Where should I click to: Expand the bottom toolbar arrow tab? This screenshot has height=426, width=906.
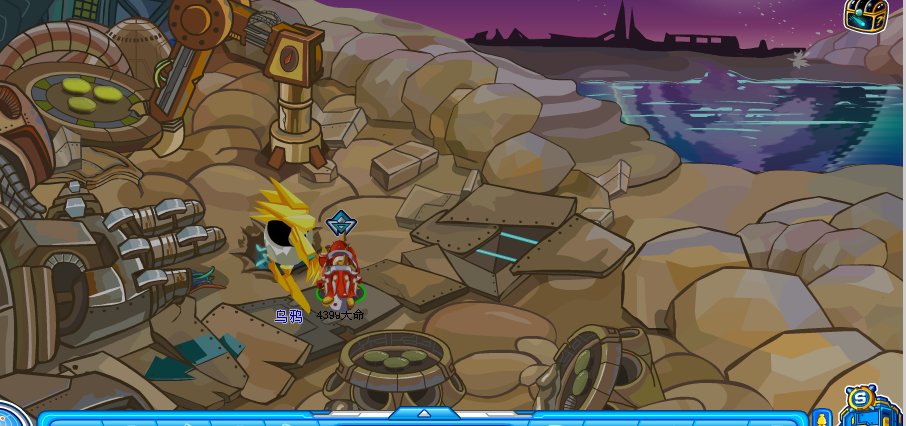(x=424, y=413)
